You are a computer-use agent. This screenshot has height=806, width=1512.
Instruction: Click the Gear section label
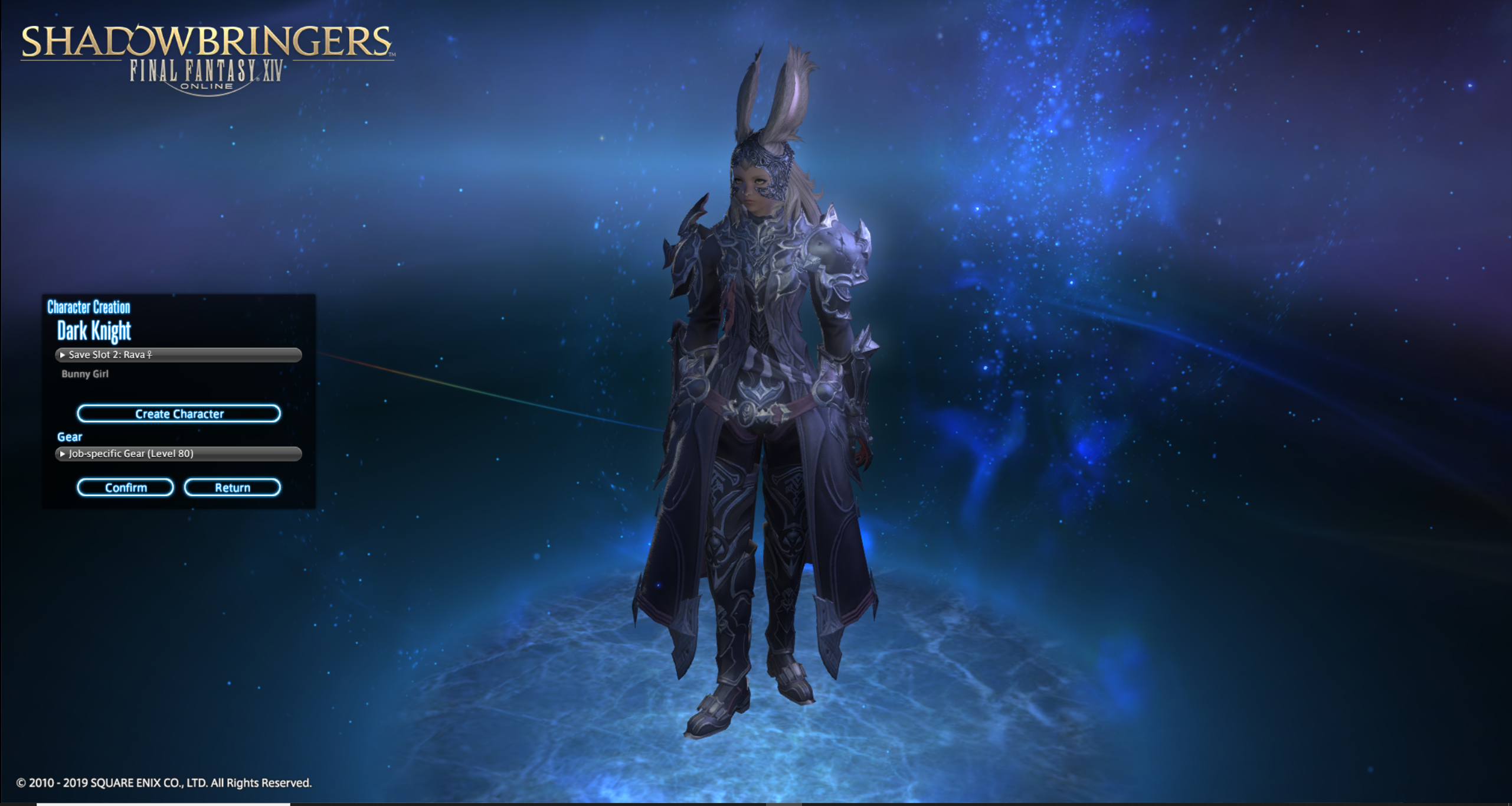(x=69, y=436)
